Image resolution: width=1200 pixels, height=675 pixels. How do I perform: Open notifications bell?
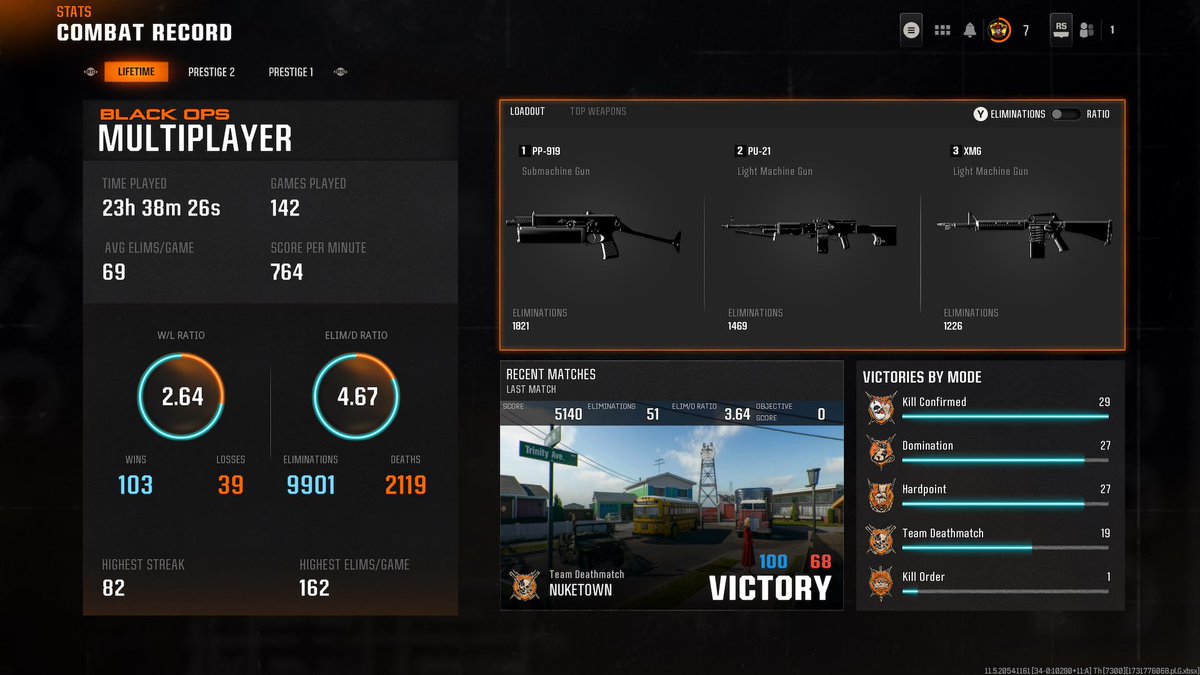click(x=969, y=30)
